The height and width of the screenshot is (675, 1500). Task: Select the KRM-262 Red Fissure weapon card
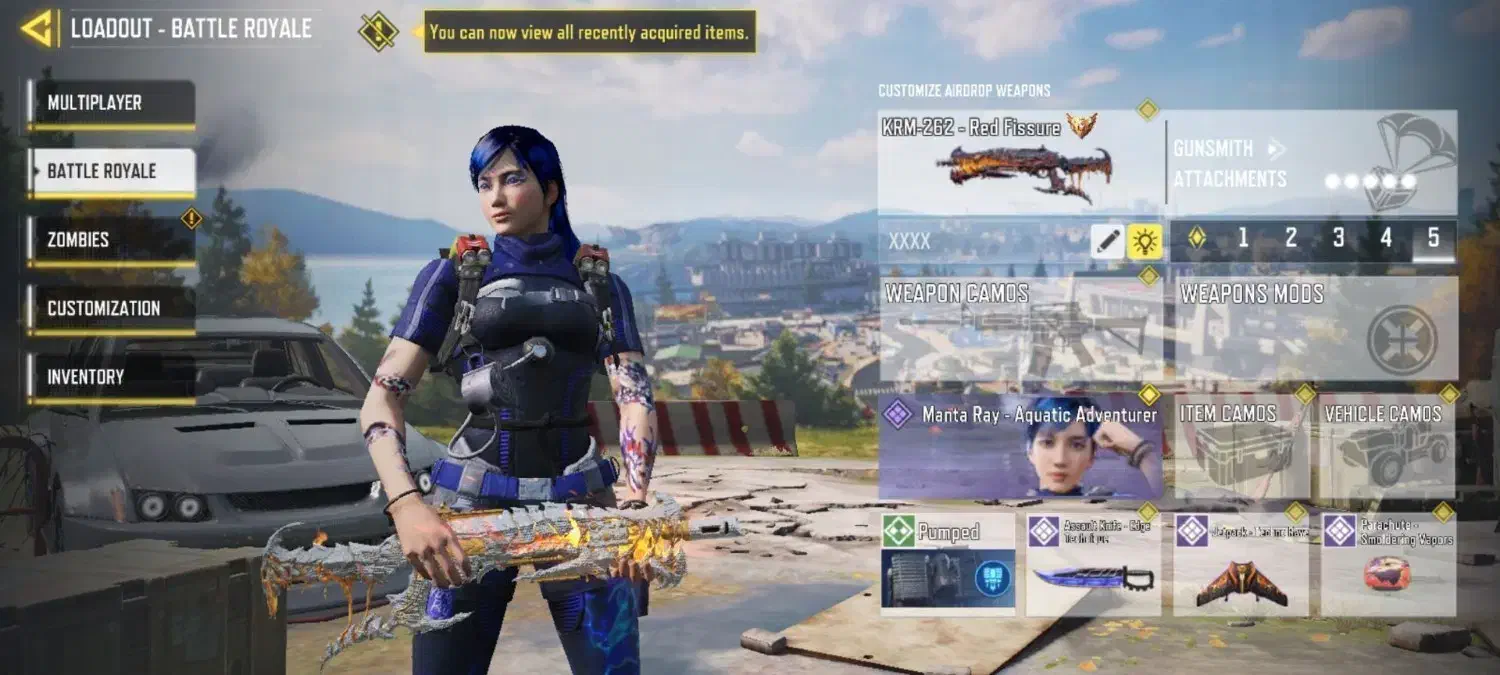pos(1020,163)
